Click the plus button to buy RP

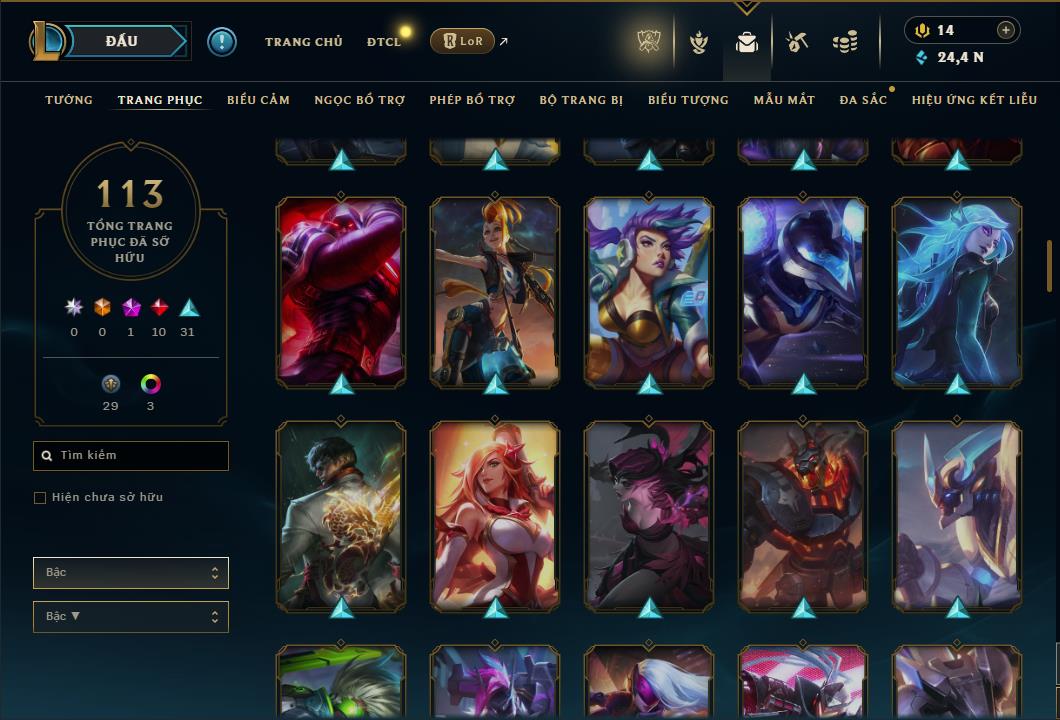[x=1006, y=30]
